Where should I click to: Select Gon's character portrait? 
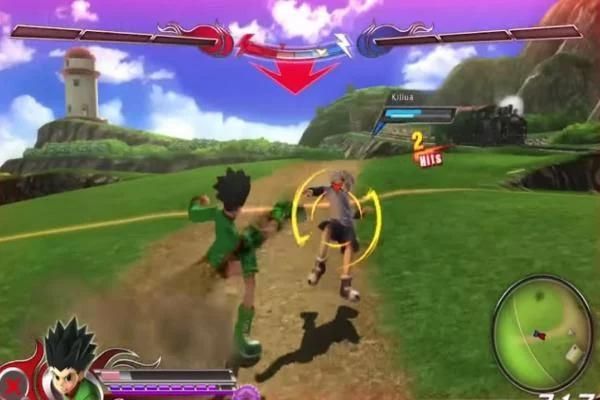point(70,361)
